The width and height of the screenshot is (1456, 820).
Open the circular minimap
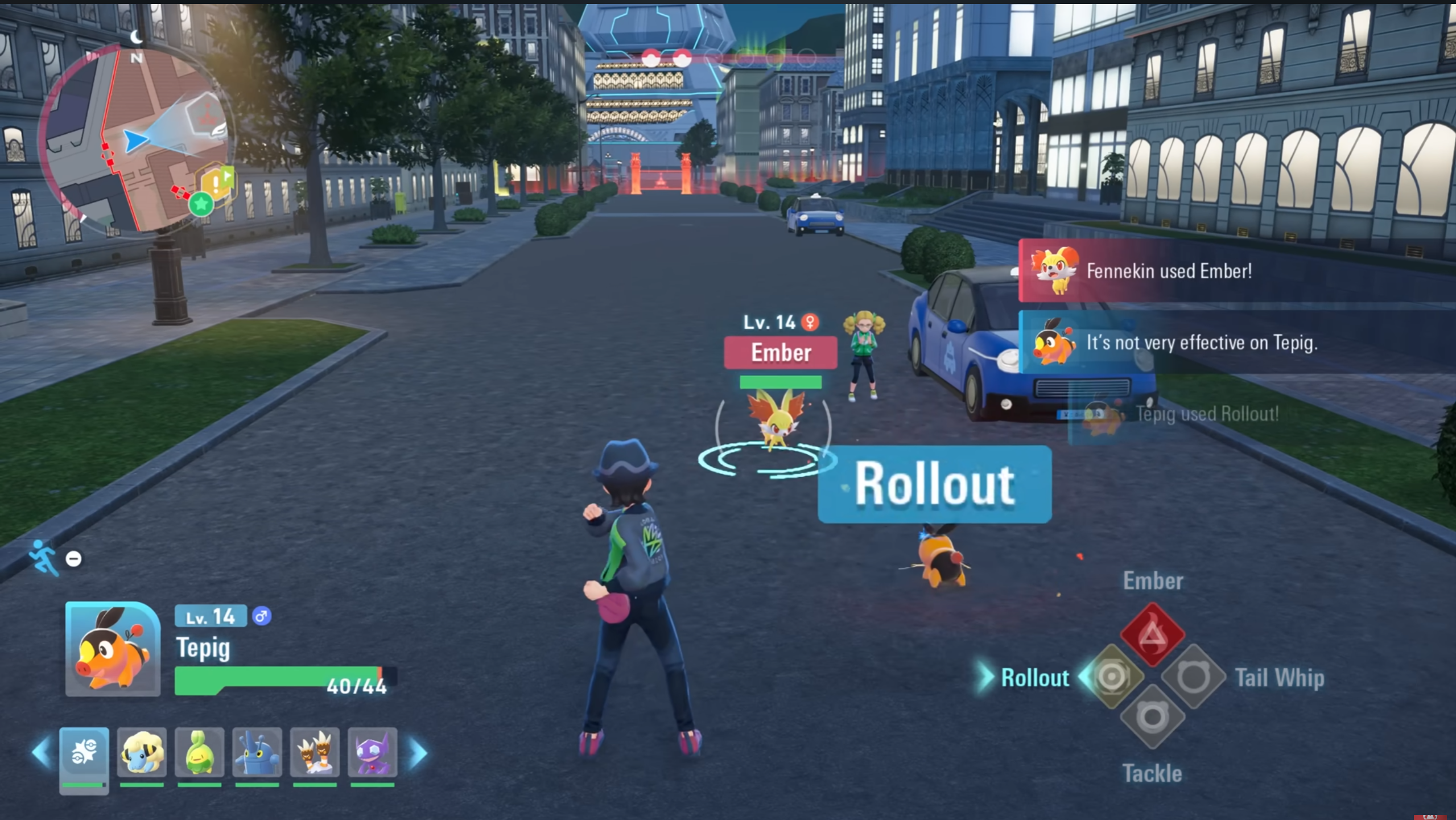click(x=137, y=139)
